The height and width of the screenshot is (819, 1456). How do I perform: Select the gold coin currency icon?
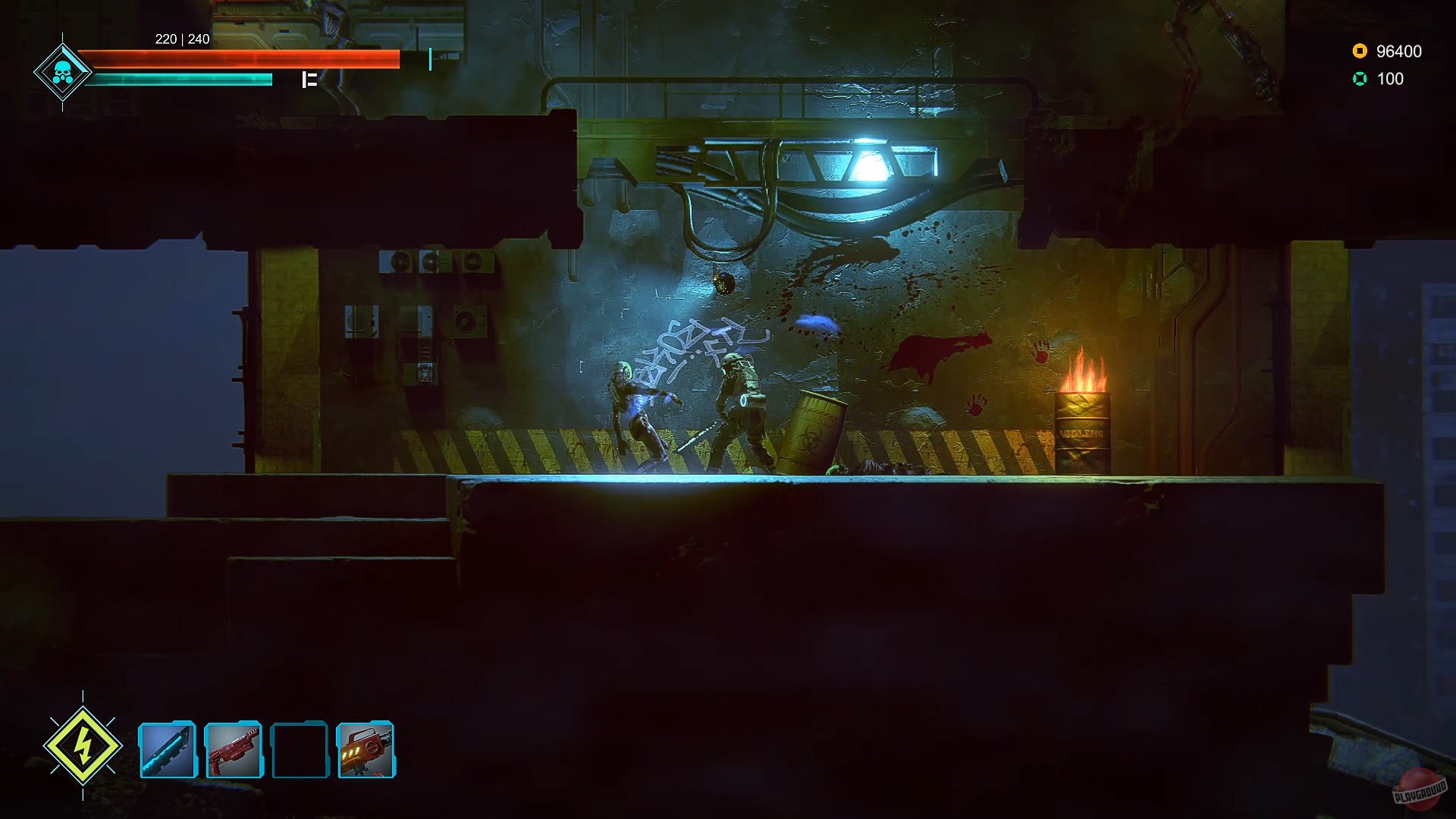click(1360, 52)
